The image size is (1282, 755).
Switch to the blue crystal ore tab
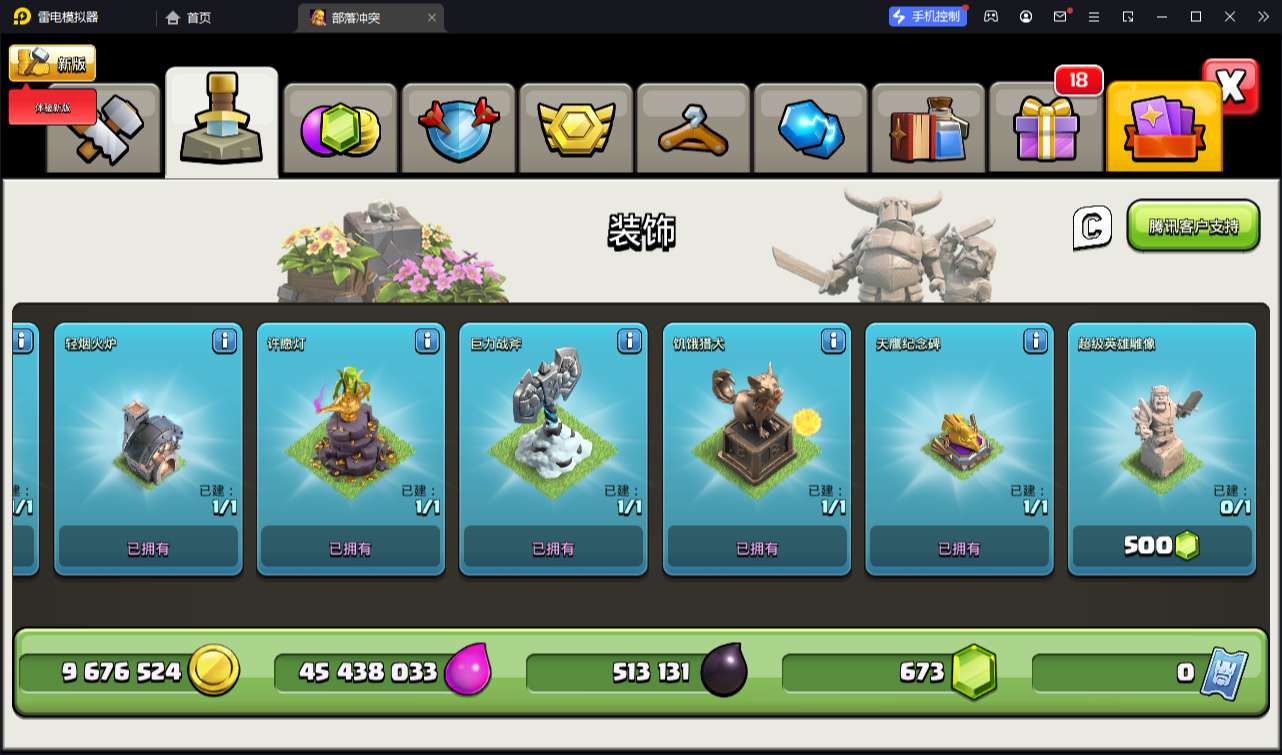811,129
